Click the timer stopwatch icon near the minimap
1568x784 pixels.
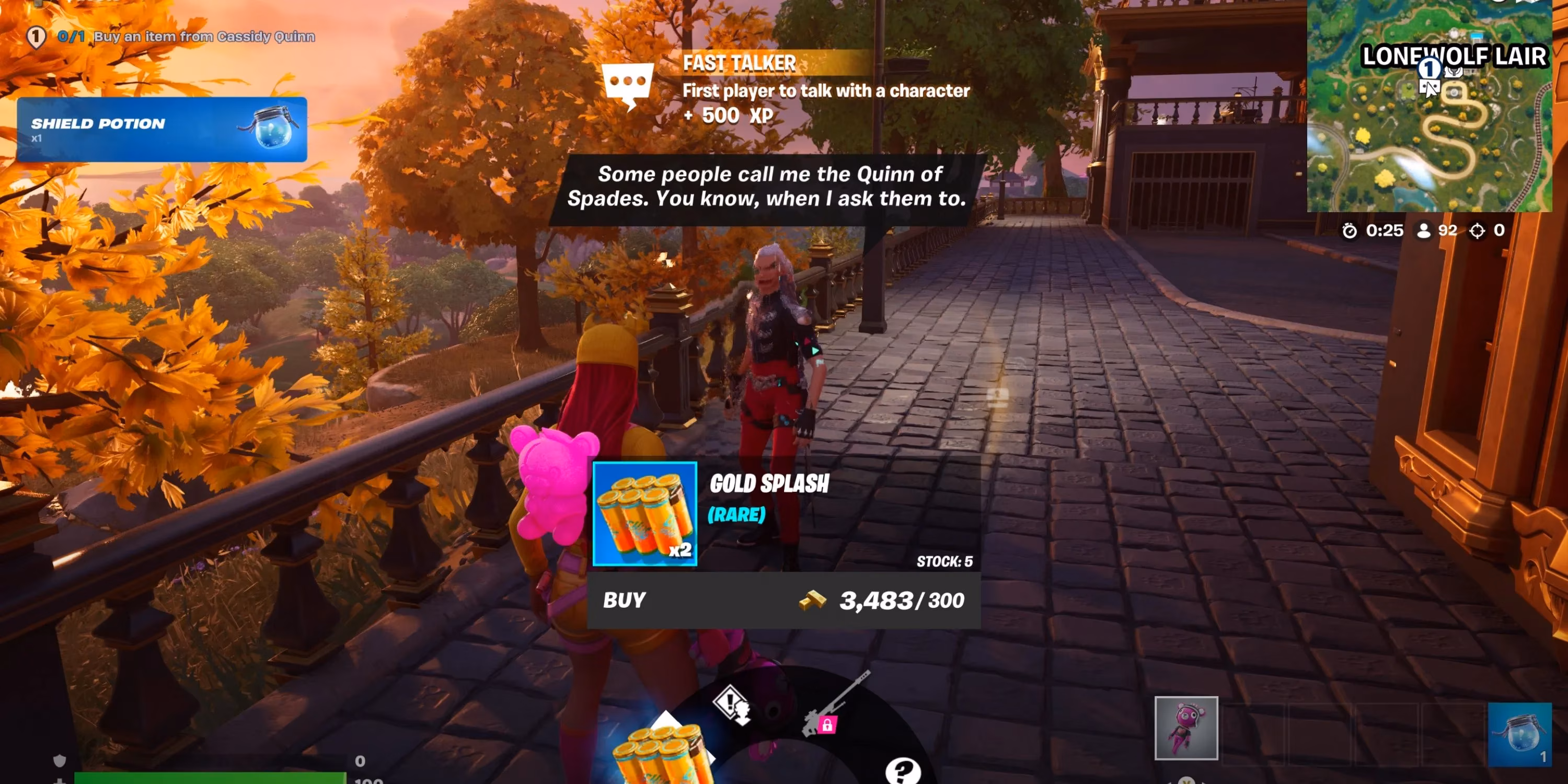click(x=1350, y=230)
